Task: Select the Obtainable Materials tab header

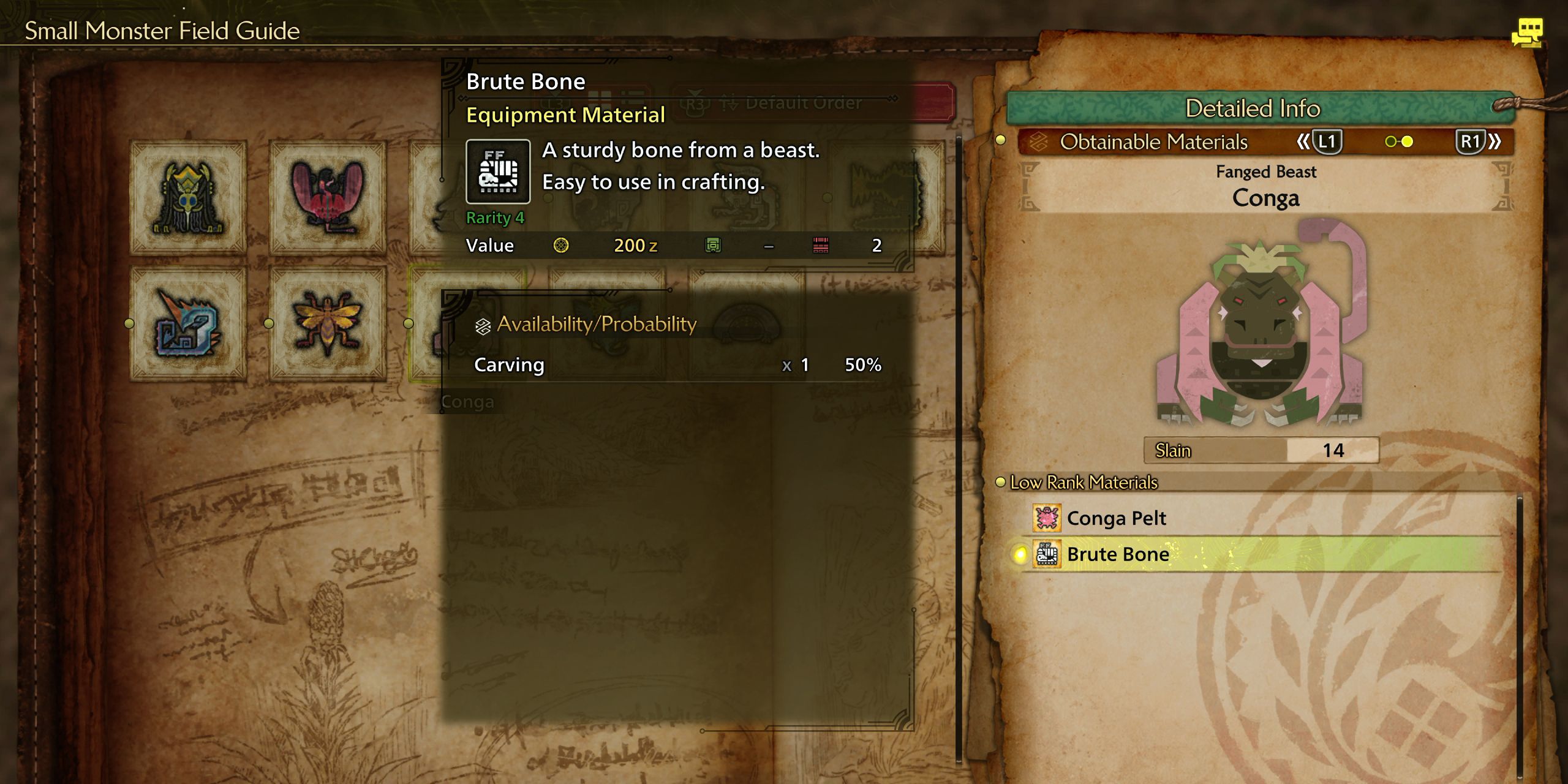Action: click(x=1158, y=141)
